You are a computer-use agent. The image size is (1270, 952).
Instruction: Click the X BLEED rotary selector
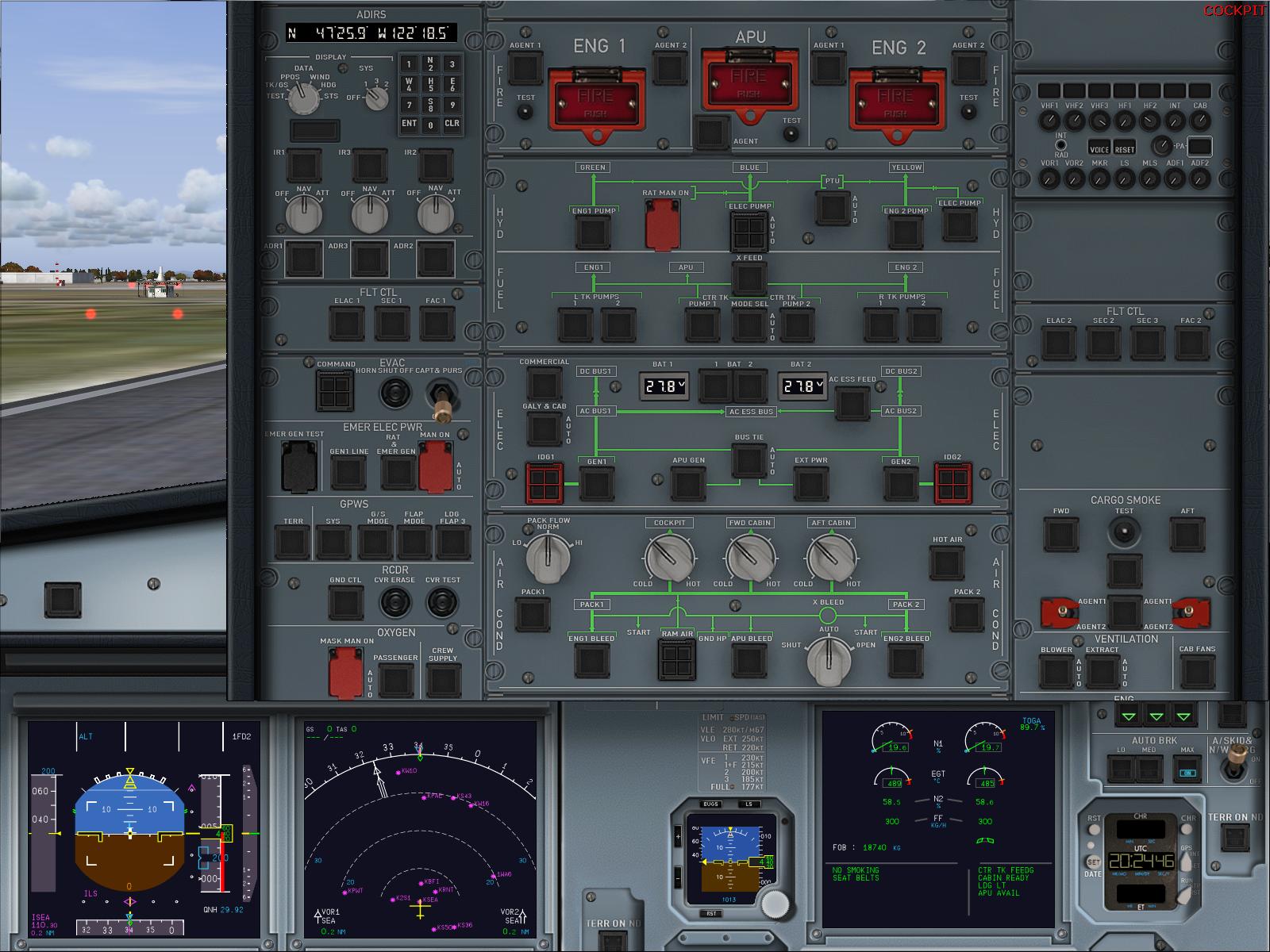click(828, 661)
